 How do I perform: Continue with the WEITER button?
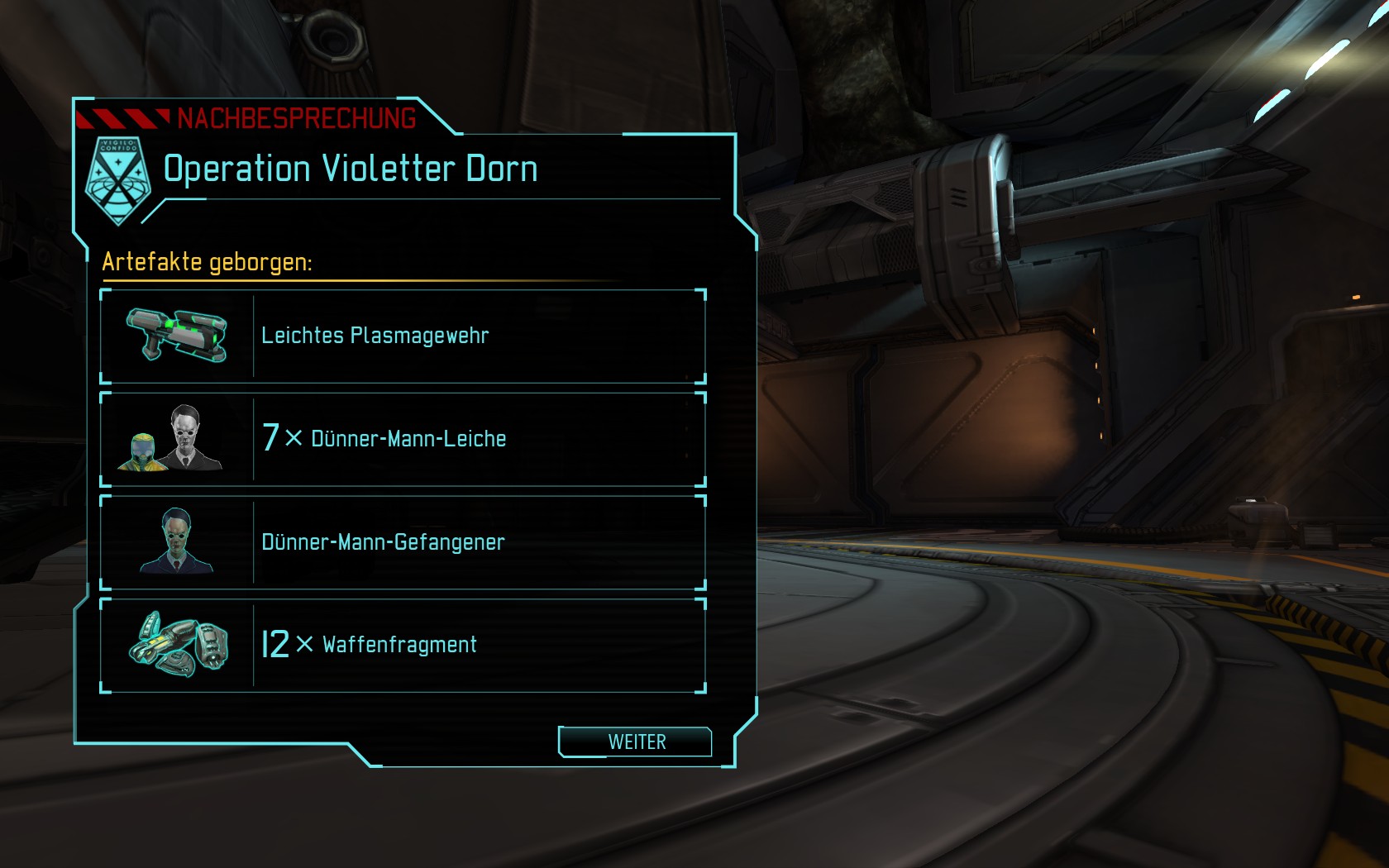coord(635,742)
